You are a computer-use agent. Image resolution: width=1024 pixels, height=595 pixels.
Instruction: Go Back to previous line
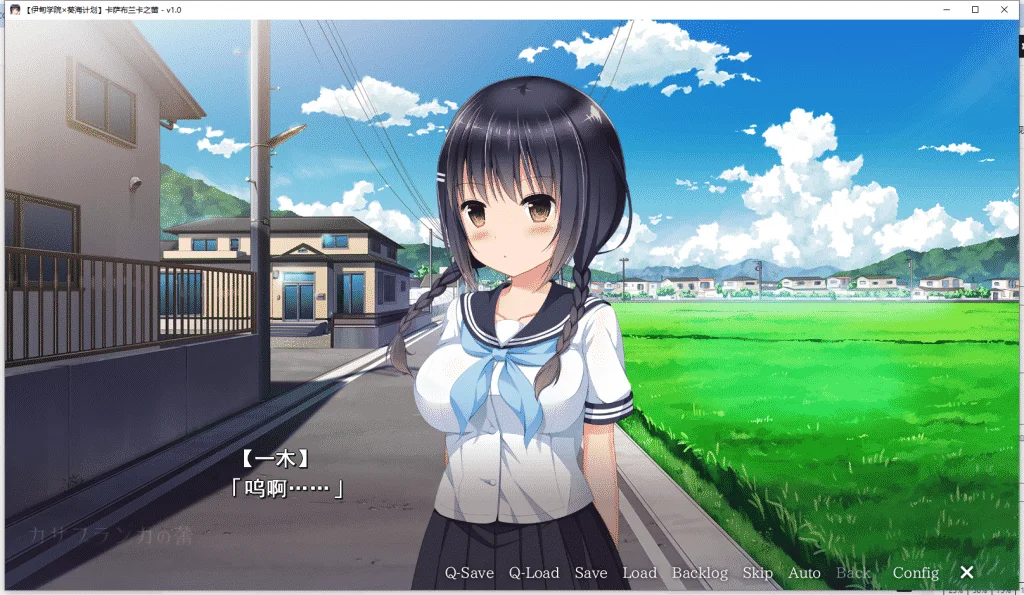click(853, 573)
